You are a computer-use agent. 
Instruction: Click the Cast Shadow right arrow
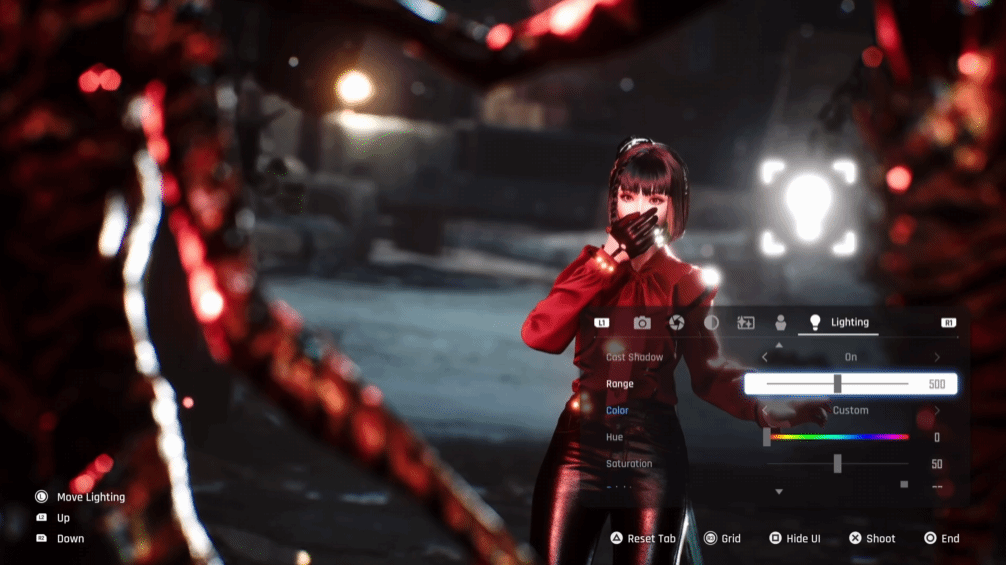click(937, 357)
